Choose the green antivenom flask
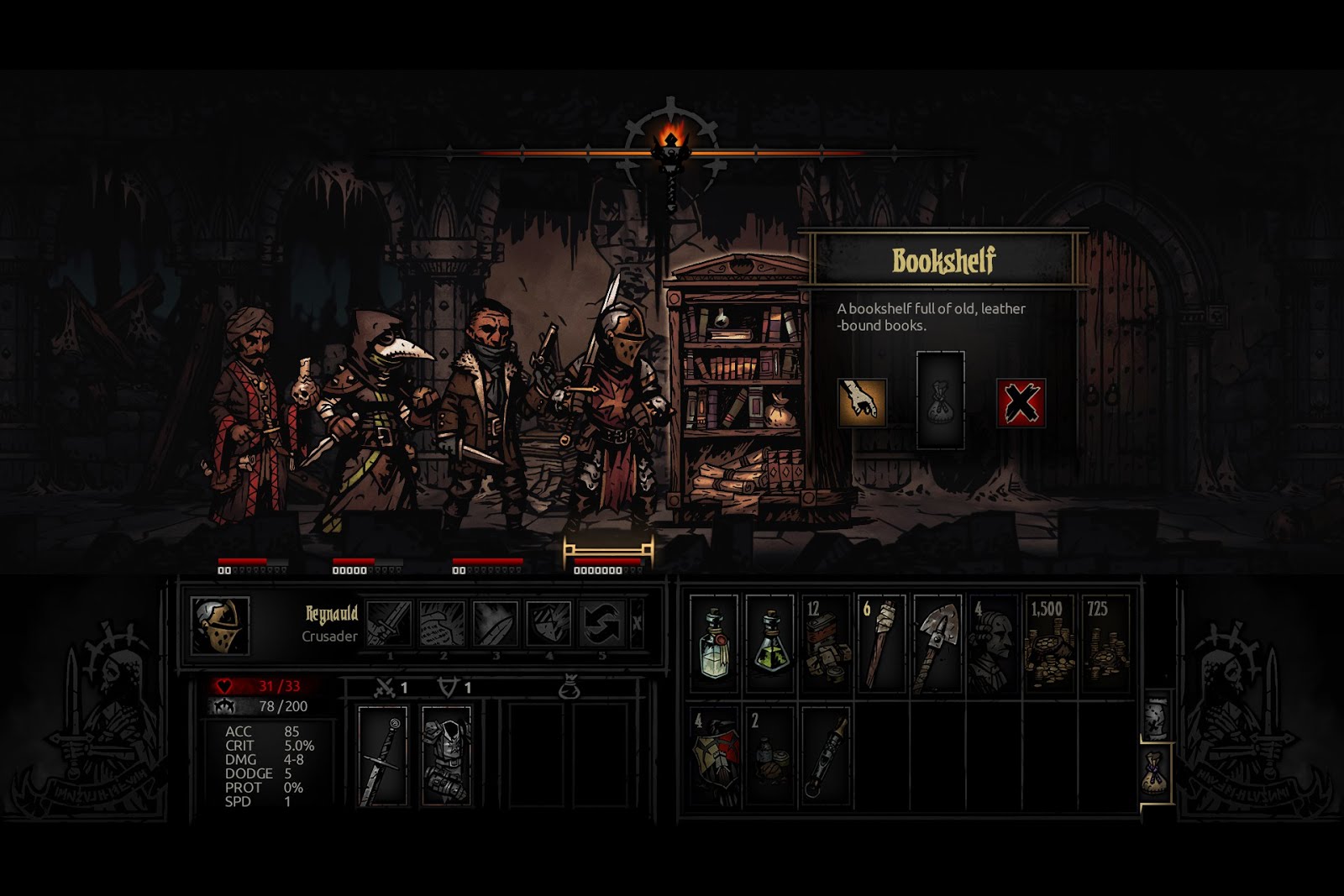Screen dimensions: 1344x896 [769, 644]
